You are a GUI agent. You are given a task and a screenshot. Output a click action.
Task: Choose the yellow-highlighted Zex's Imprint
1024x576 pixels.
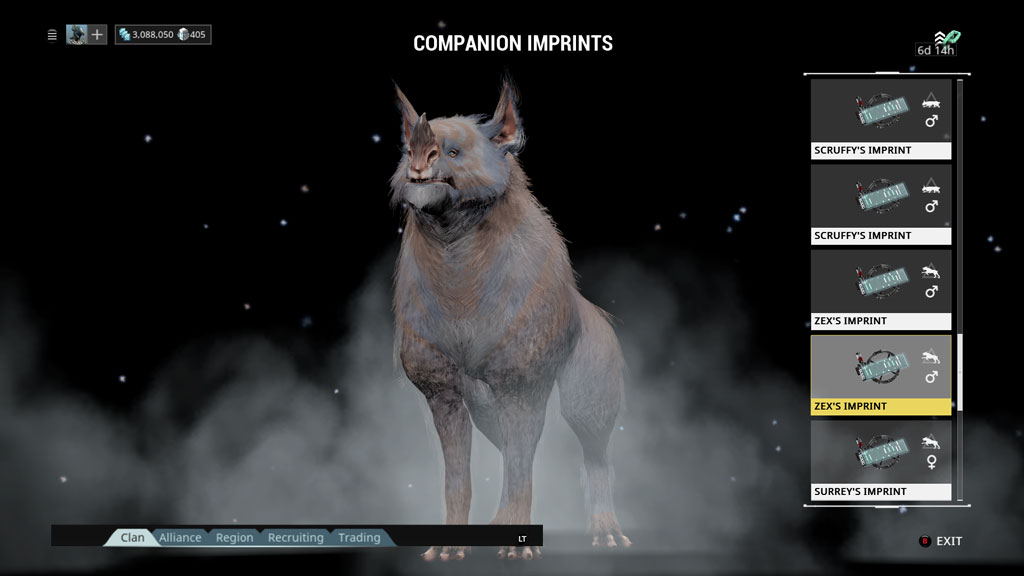point(880,375)
